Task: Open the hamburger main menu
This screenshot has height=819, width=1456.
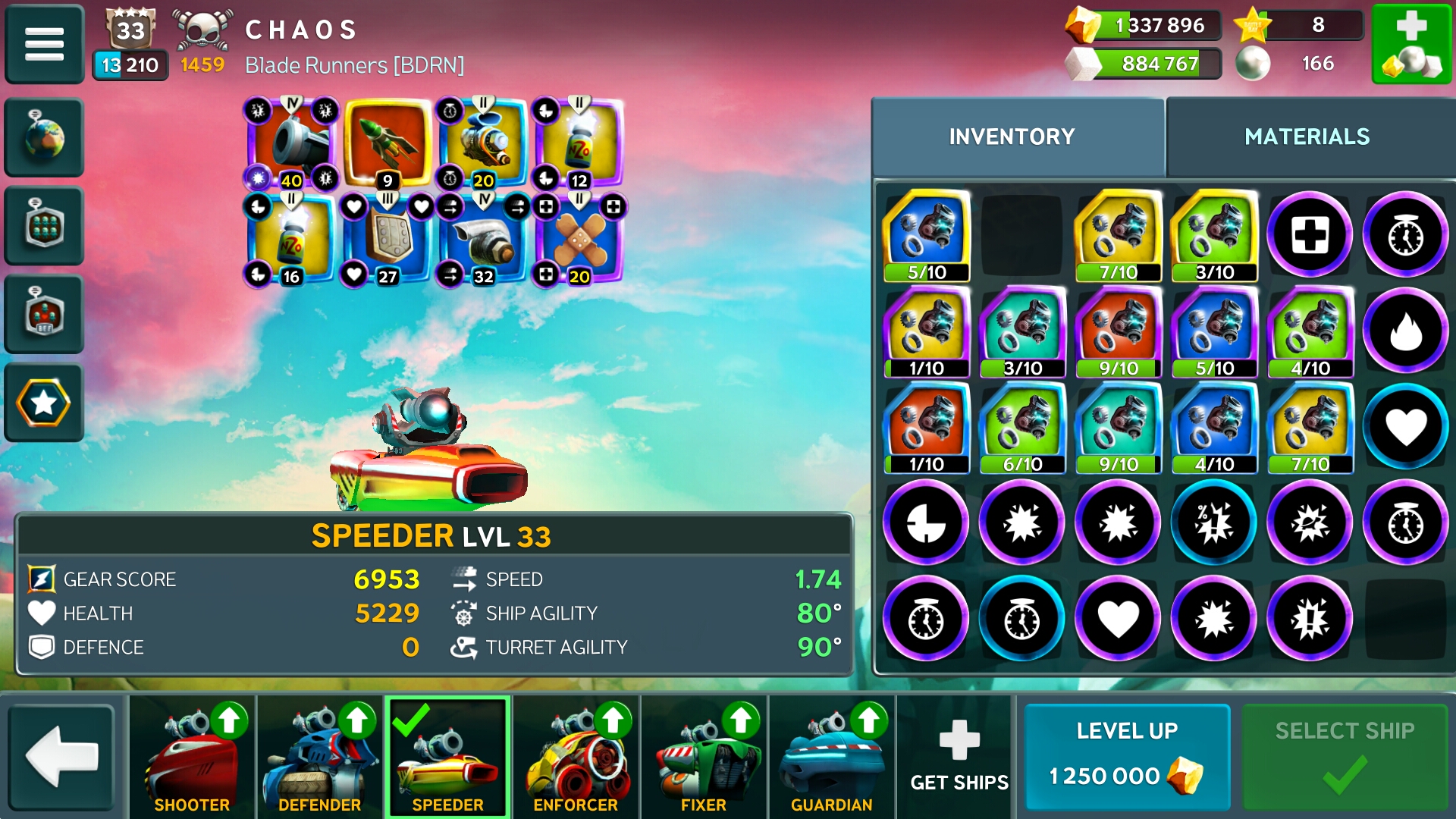Action: (44, 43)
